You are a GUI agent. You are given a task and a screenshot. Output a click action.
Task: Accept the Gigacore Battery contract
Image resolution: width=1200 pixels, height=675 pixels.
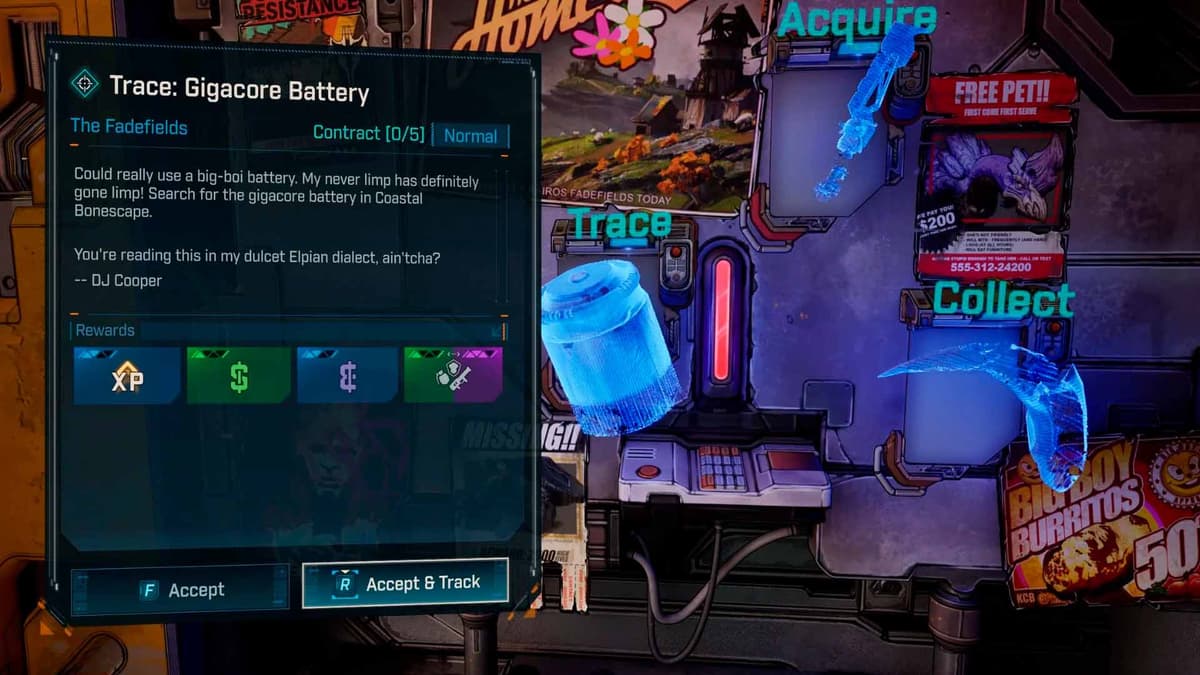(180, 589)
